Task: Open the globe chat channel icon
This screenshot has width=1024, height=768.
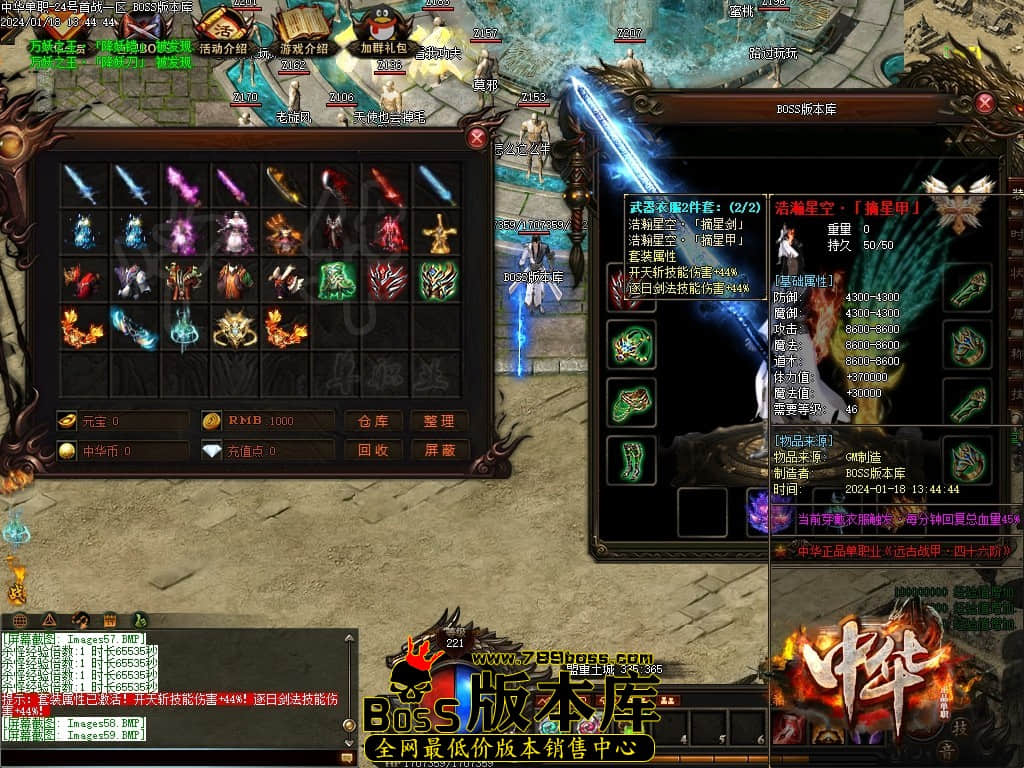Action: [20, 620]
